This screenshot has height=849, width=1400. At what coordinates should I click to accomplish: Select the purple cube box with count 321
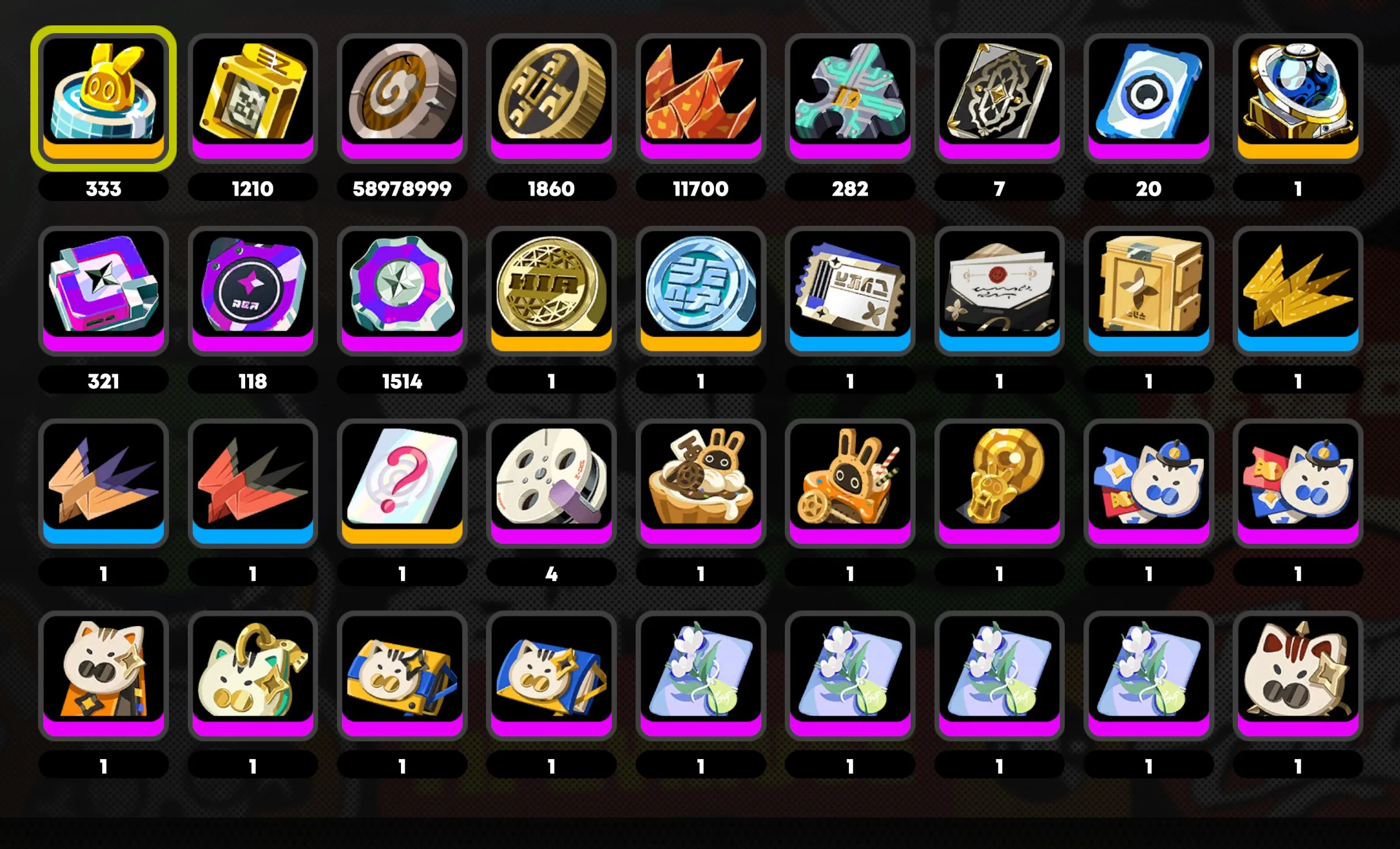pyautogui.click(x=104, y=290)
